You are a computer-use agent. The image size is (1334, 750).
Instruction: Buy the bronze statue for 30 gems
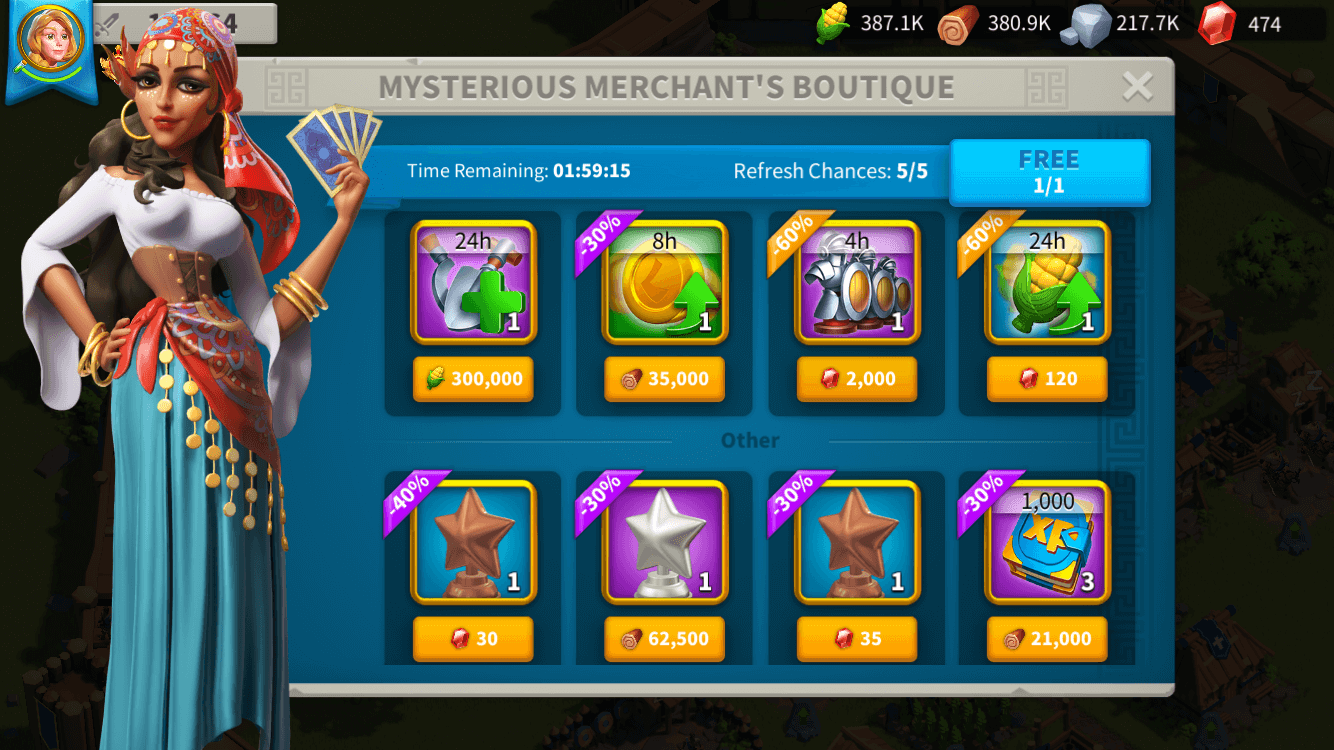[473, 639]
